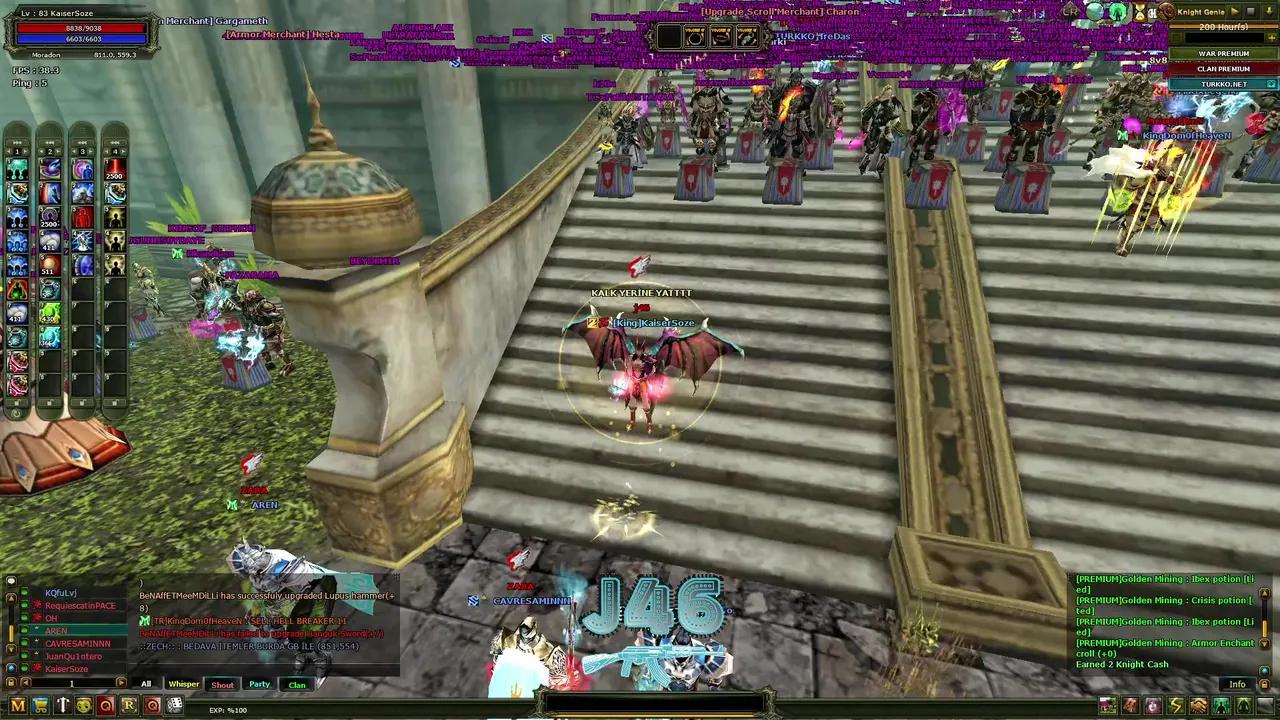Click the anvil upgrade icon on the taskbar
Screen dimensions: 1280x720
[x=62, y=705]
